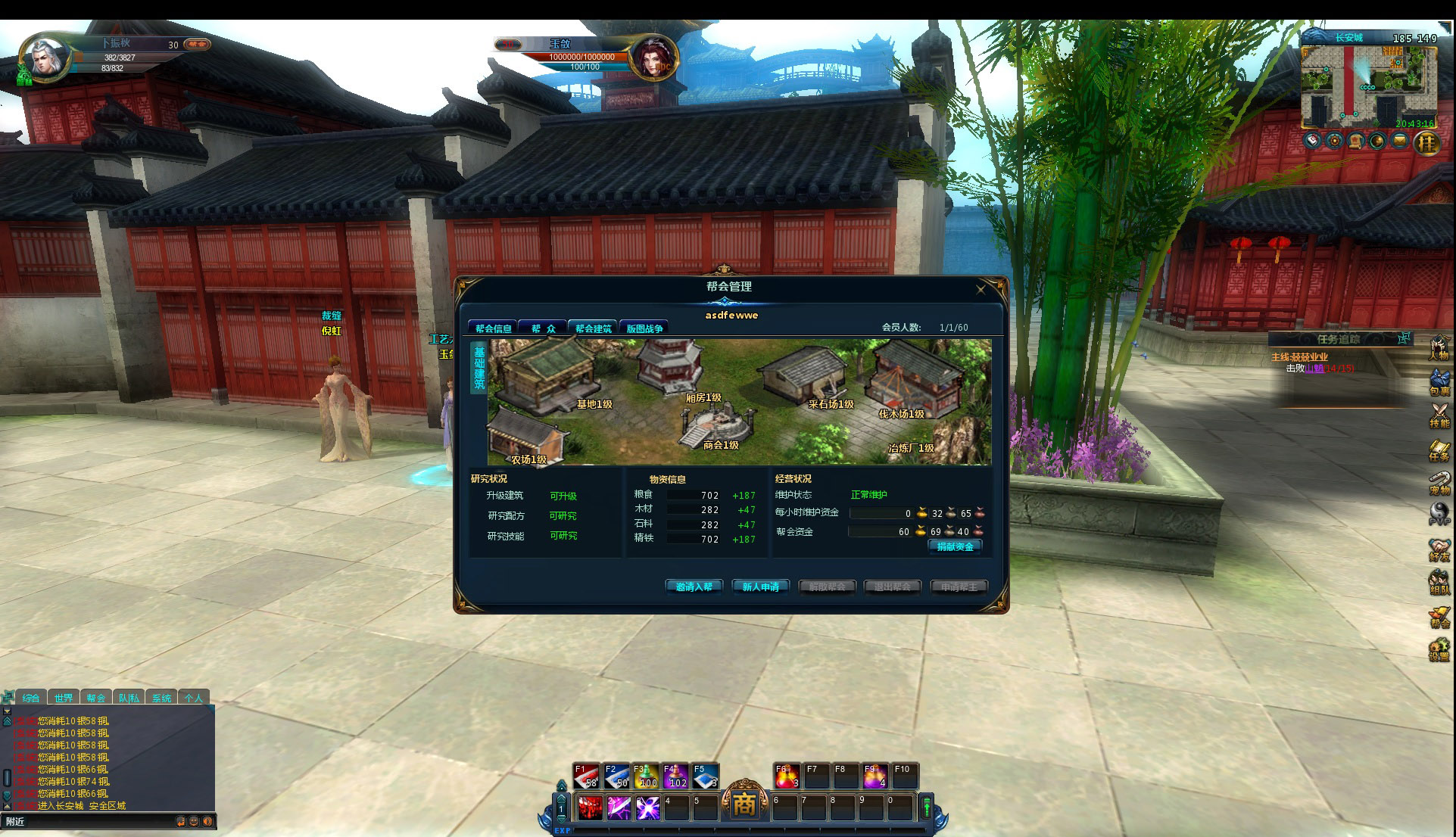1456x837 pixels.
Task: Select the 基地1级 base building
Action: click(x=549, y=375)
